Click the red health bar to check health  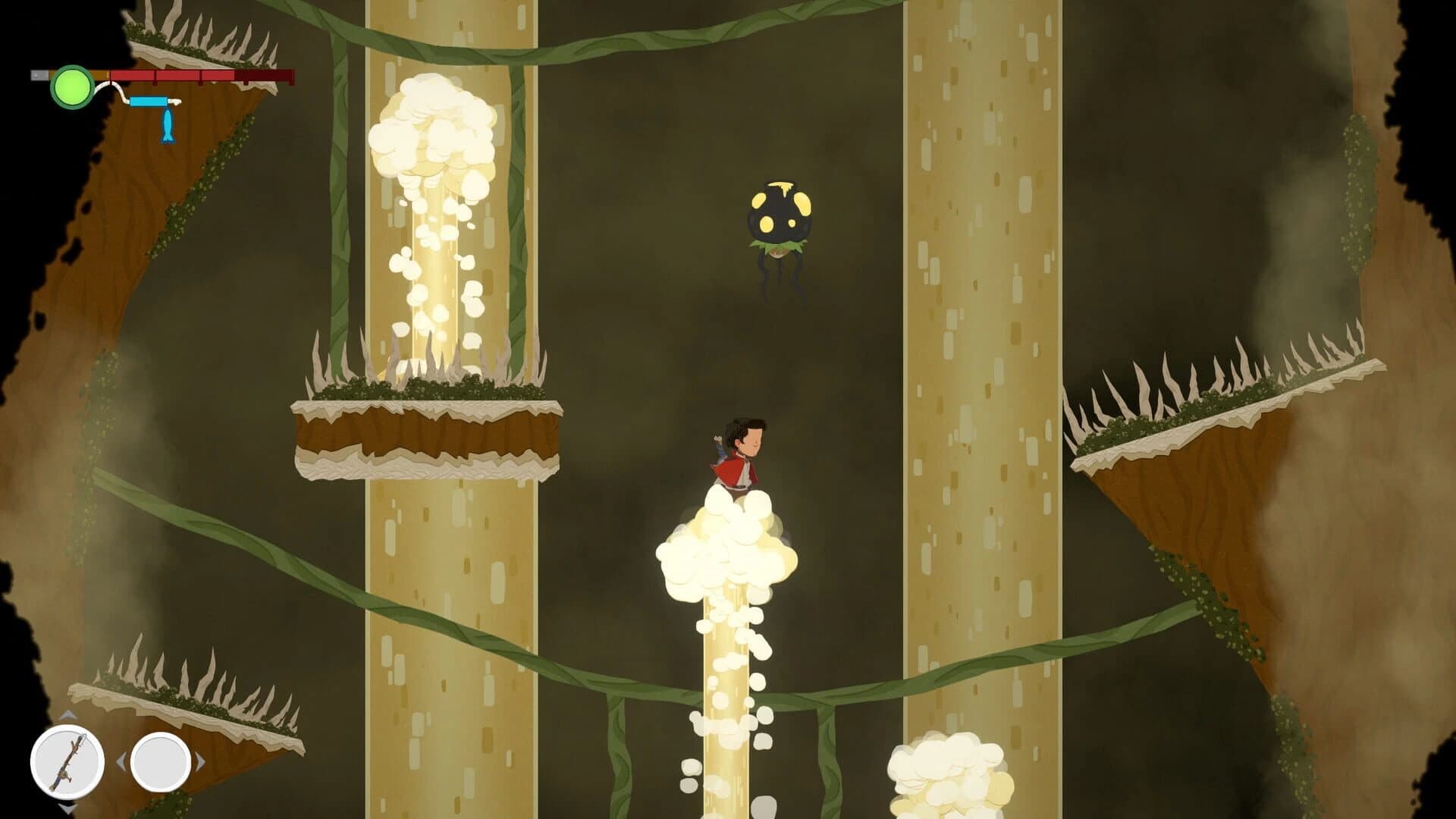tap(227, 74)
